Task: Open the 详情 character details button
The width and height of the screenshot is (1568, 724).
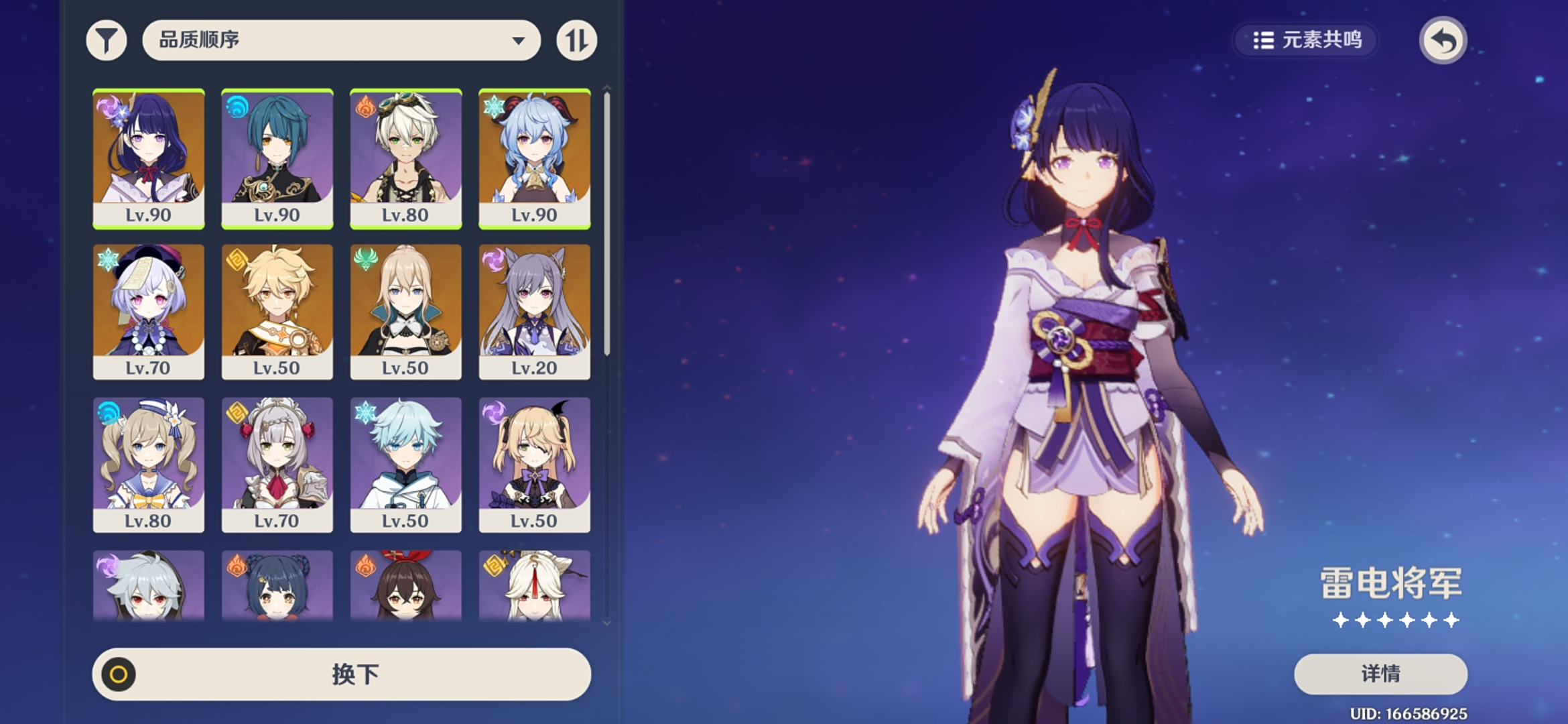Action: (x=1380, y=674)
